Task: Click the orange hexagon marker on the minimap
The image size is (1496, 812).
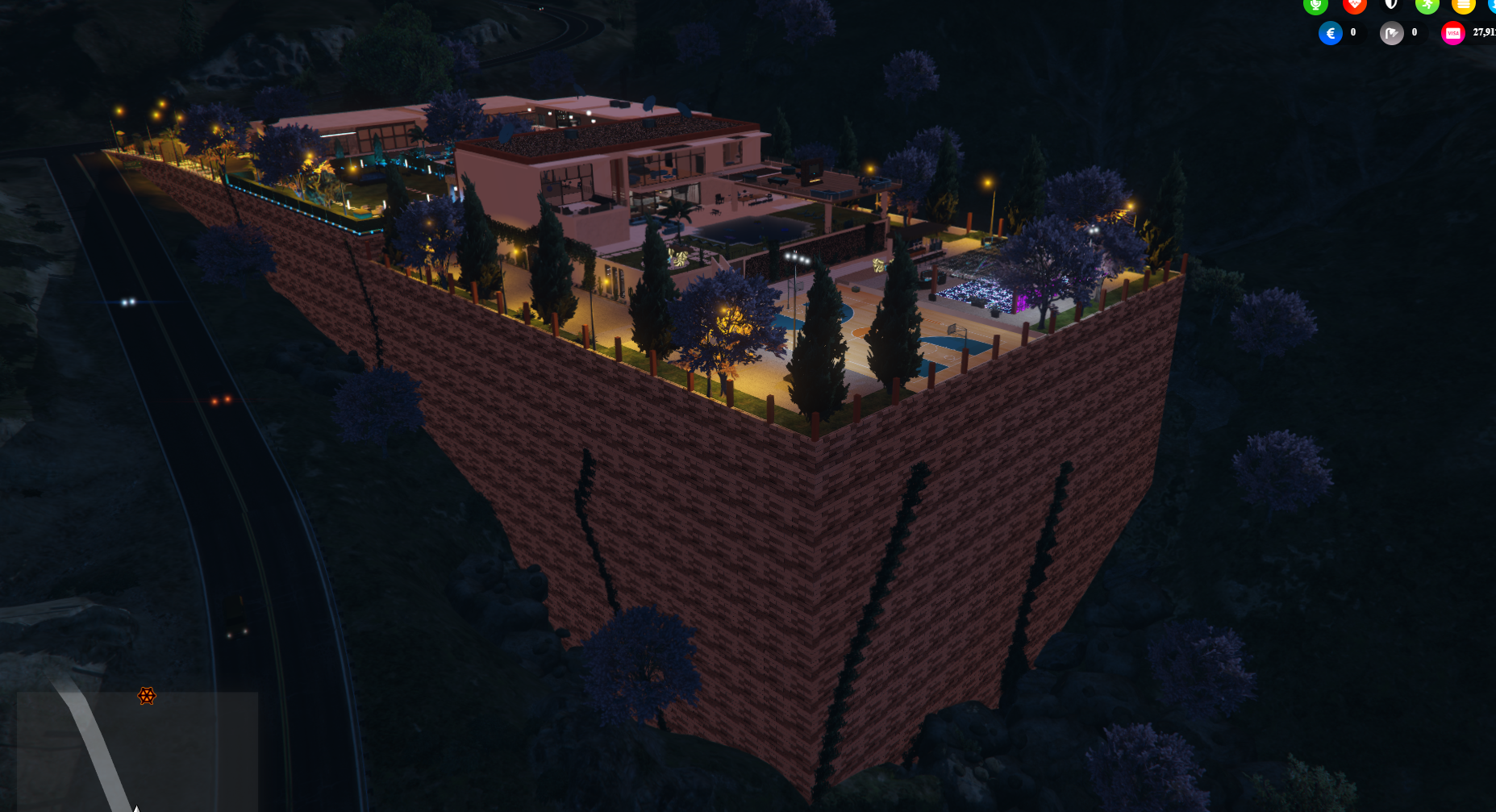Action: pyautogui.click(x=146, y=696)
